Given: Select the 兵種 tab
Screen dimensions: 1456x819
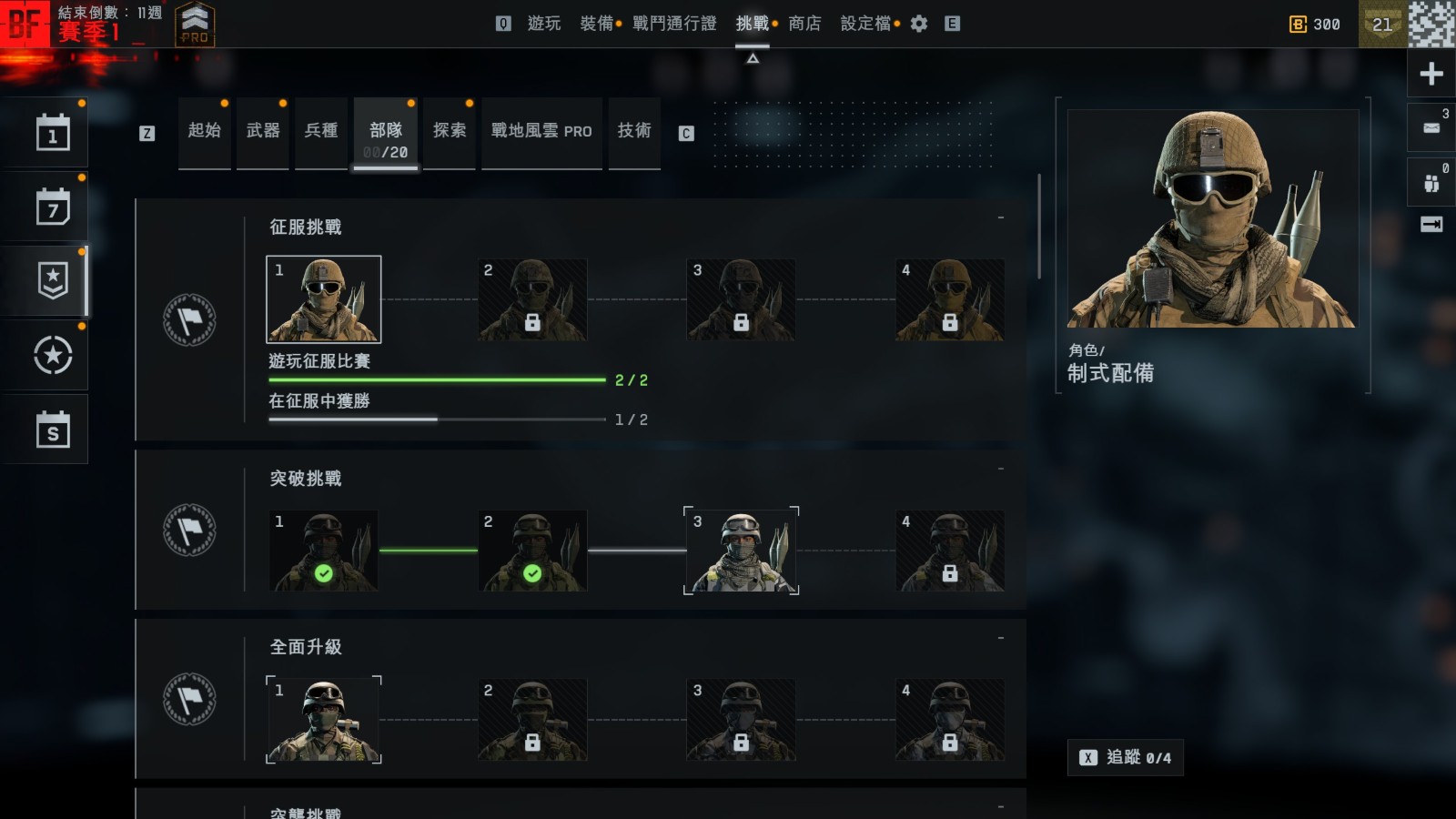Looking at the screenshot, I should [x=321, y=132].
